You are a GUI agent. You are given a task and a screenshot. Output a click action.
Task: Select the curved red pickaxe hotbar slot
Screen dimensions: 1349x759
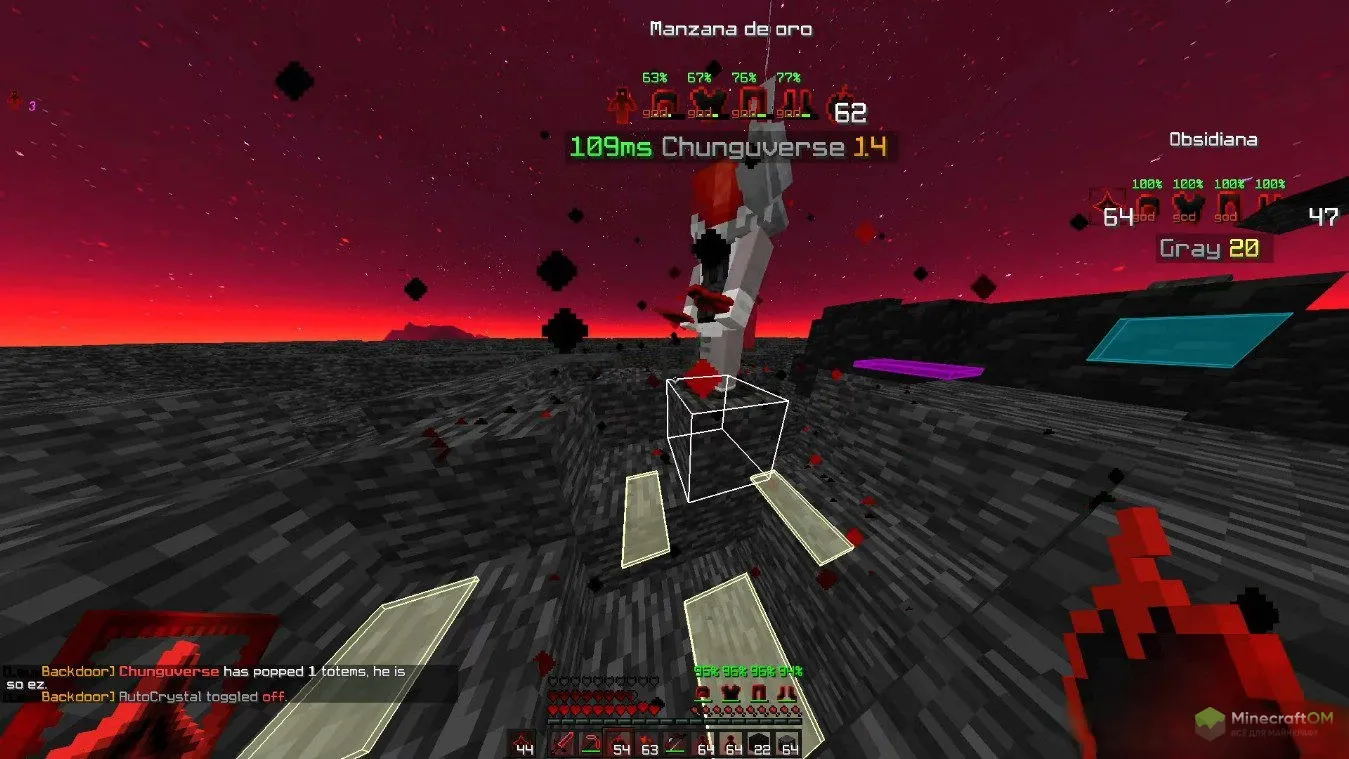[592, 743]
